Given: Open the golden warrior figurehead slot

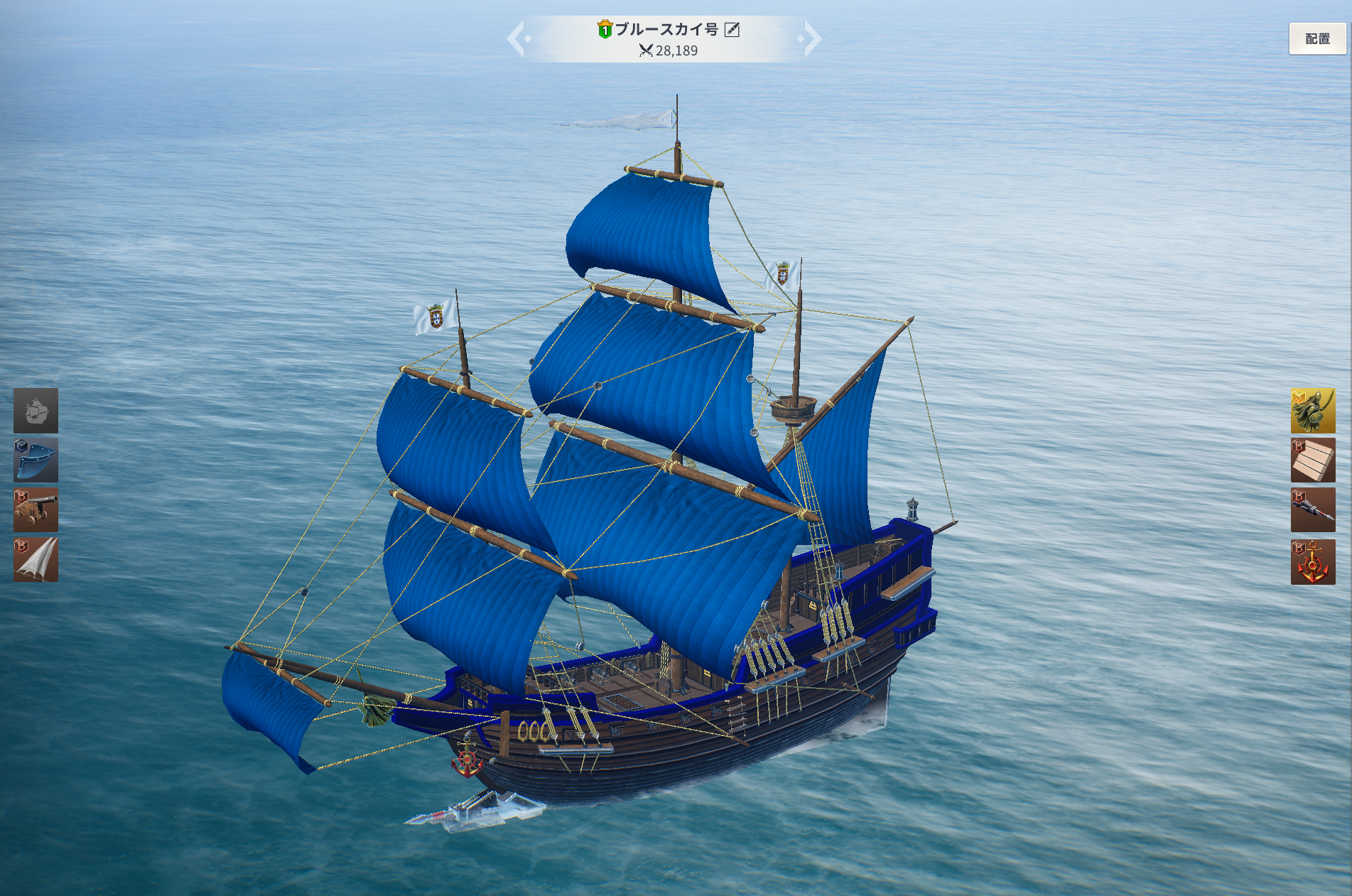Looking at the screenshot, I should 1312,411.
